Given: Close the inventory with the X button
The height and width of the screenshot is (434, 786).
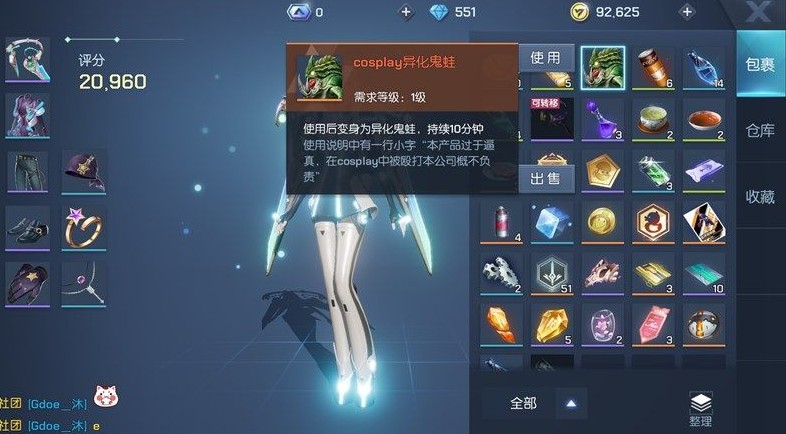Looking at the screenshot, I should coord(759,13).
